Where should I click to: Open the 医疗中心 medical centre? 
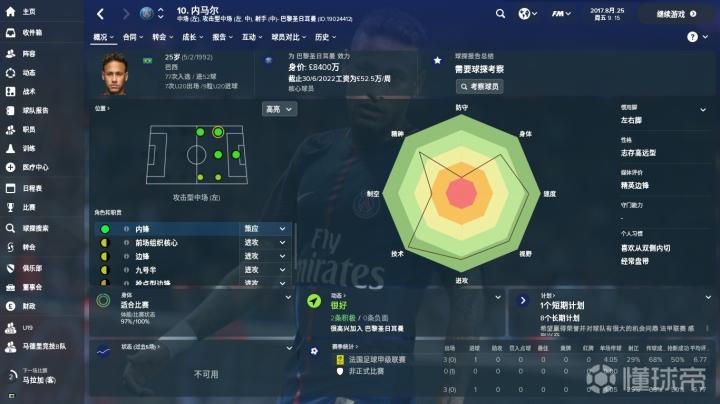point(34,167)
